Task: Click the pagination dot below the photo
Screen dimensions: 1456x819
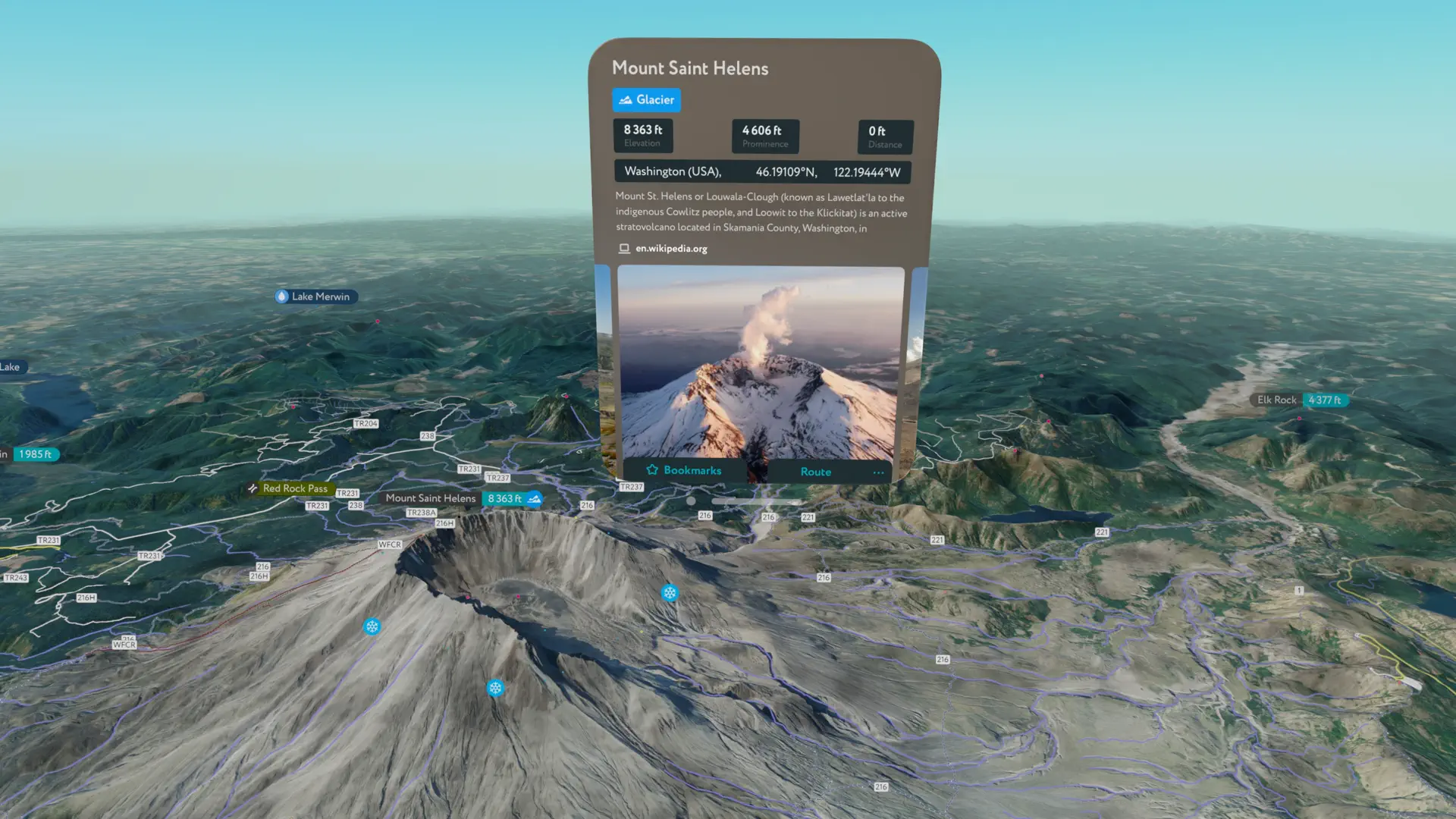Action: coord(691,501)
